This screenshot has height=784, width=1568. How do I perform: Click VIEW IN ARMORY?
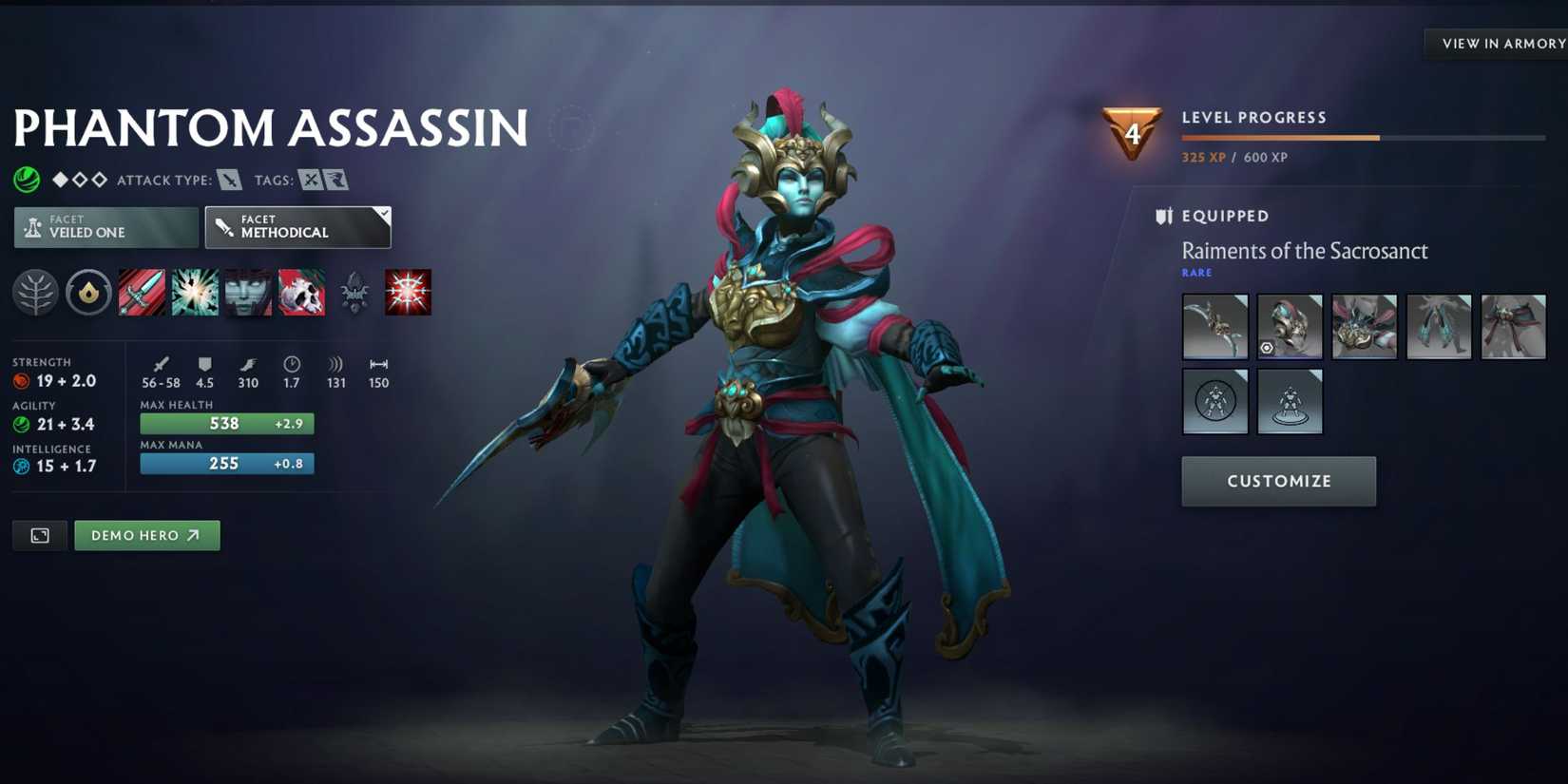coord(1501,43)
